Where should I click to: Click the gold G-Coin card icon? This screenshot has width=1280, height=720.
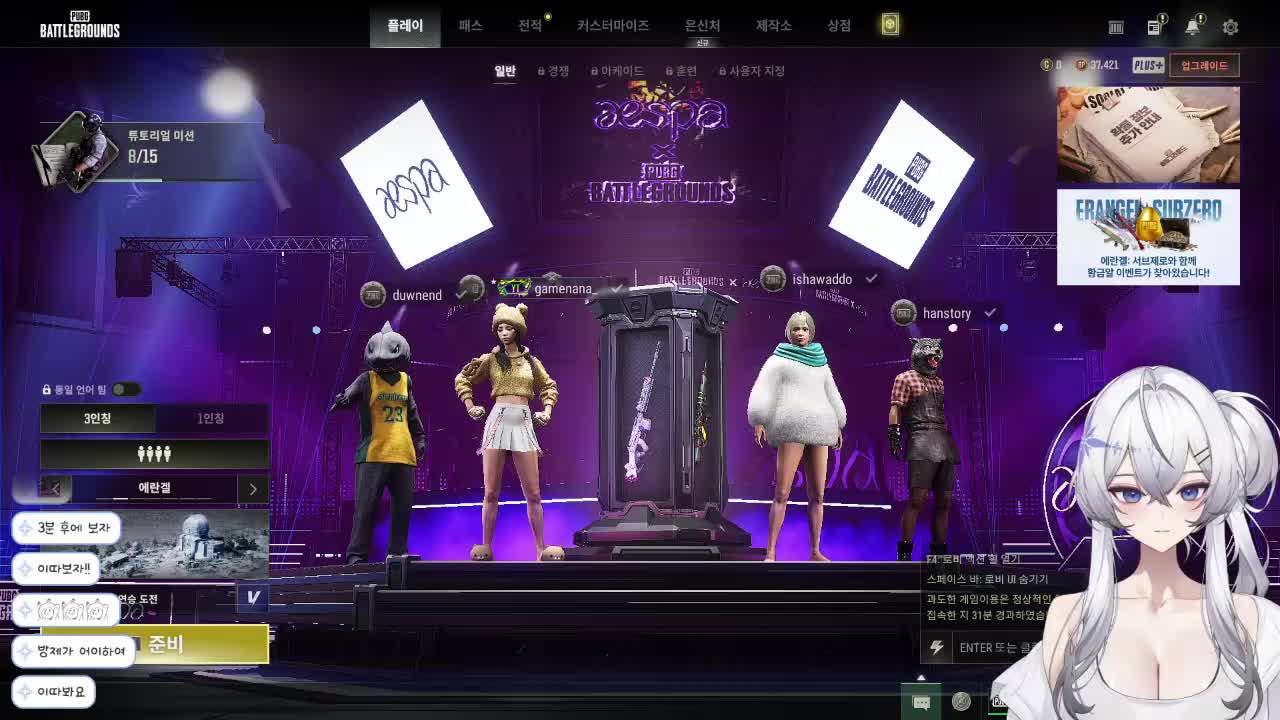[x=888, y=26]
